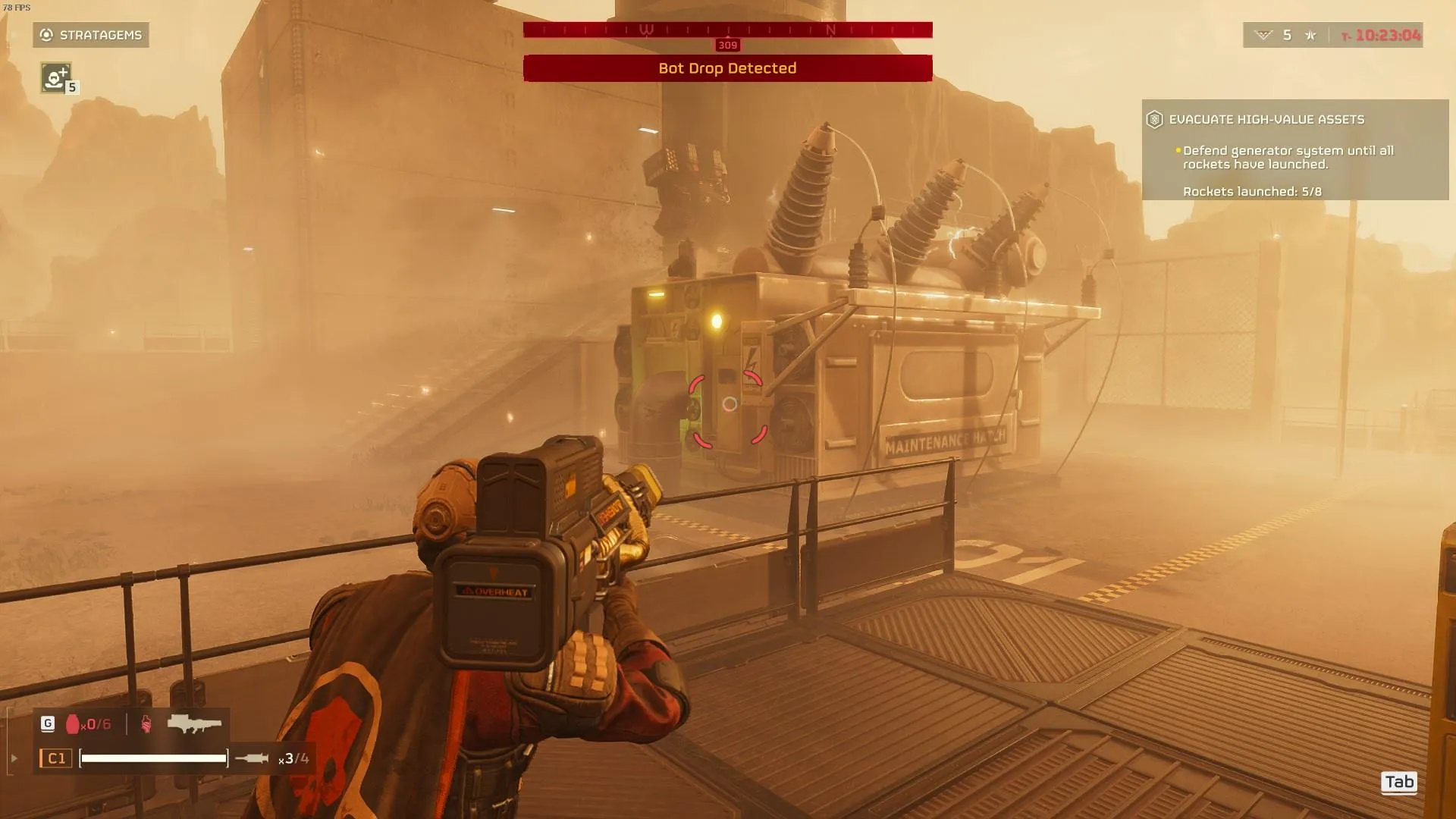Screen dimensions: 1456x819
Task: Click the red stim icon
Action: point(146,724)
